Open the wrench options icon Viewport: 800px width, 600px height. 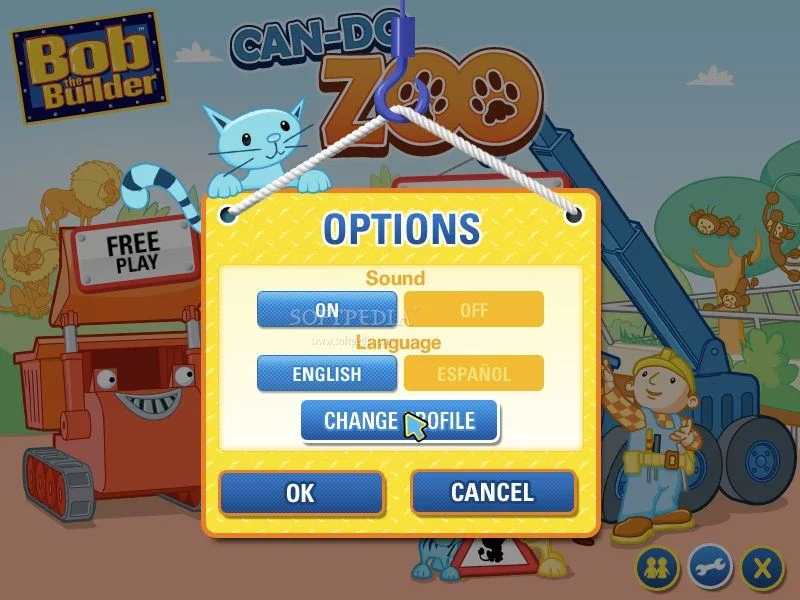click(711, 568)
